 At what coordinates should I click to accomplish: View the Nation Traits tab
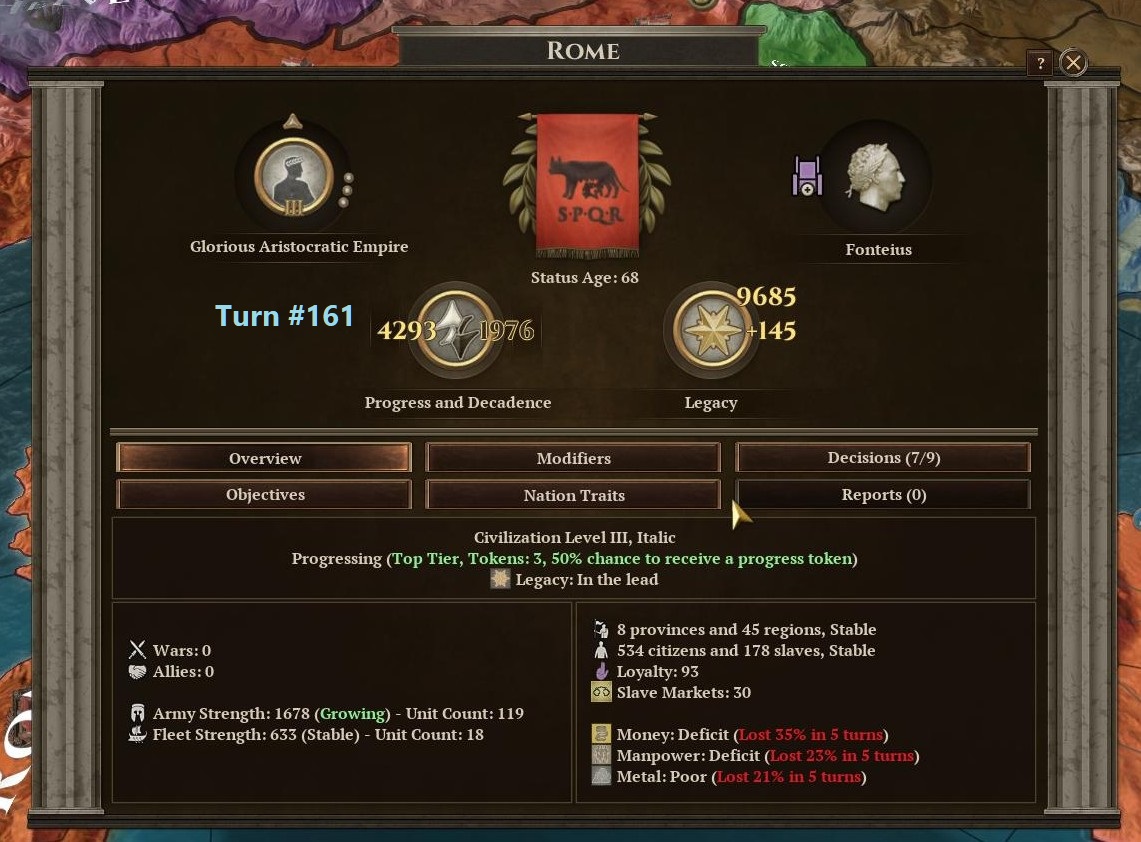click(x=573, y=495)
